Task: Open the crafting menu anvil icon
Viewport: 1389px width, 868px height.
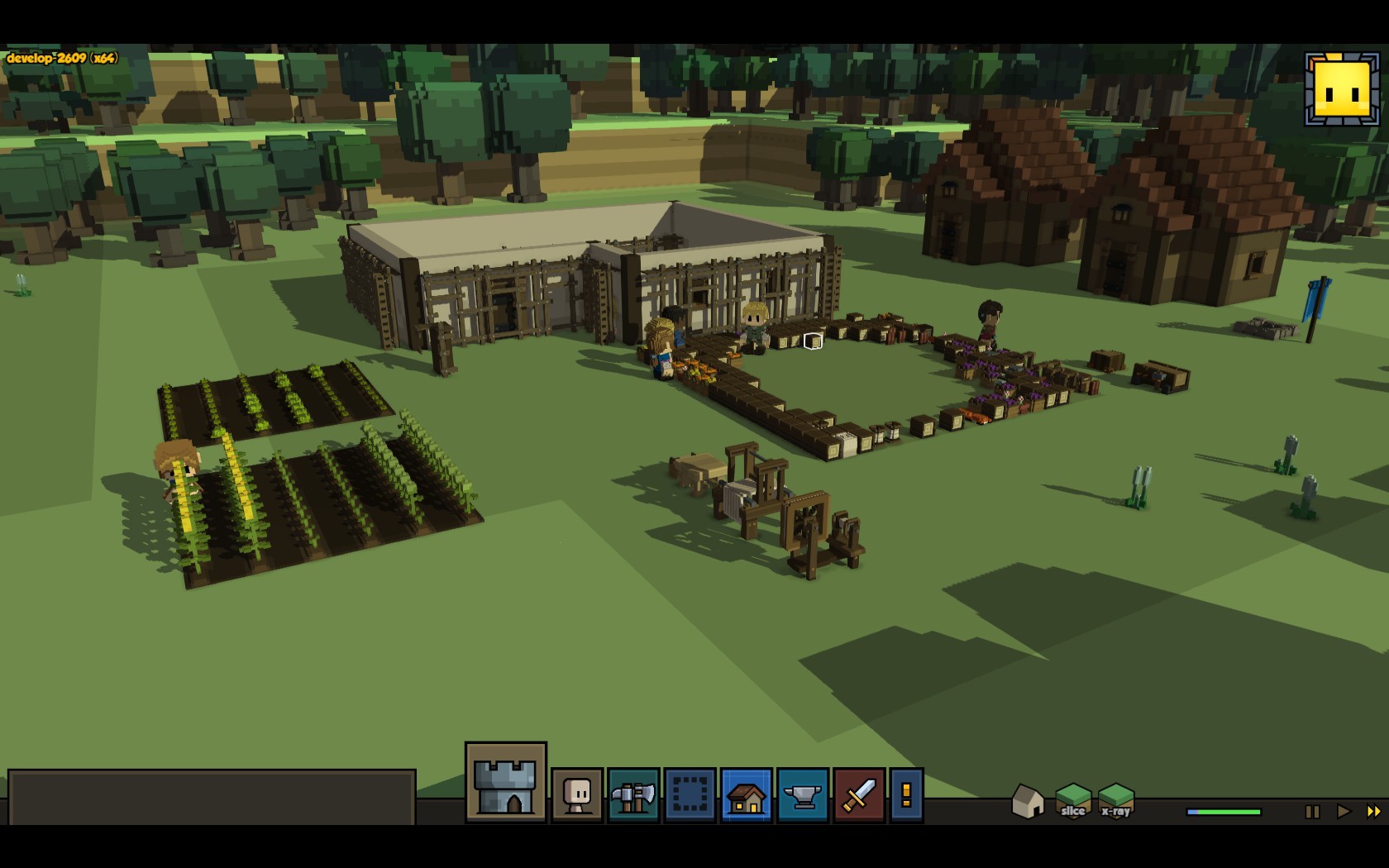Action: point(802,795)
